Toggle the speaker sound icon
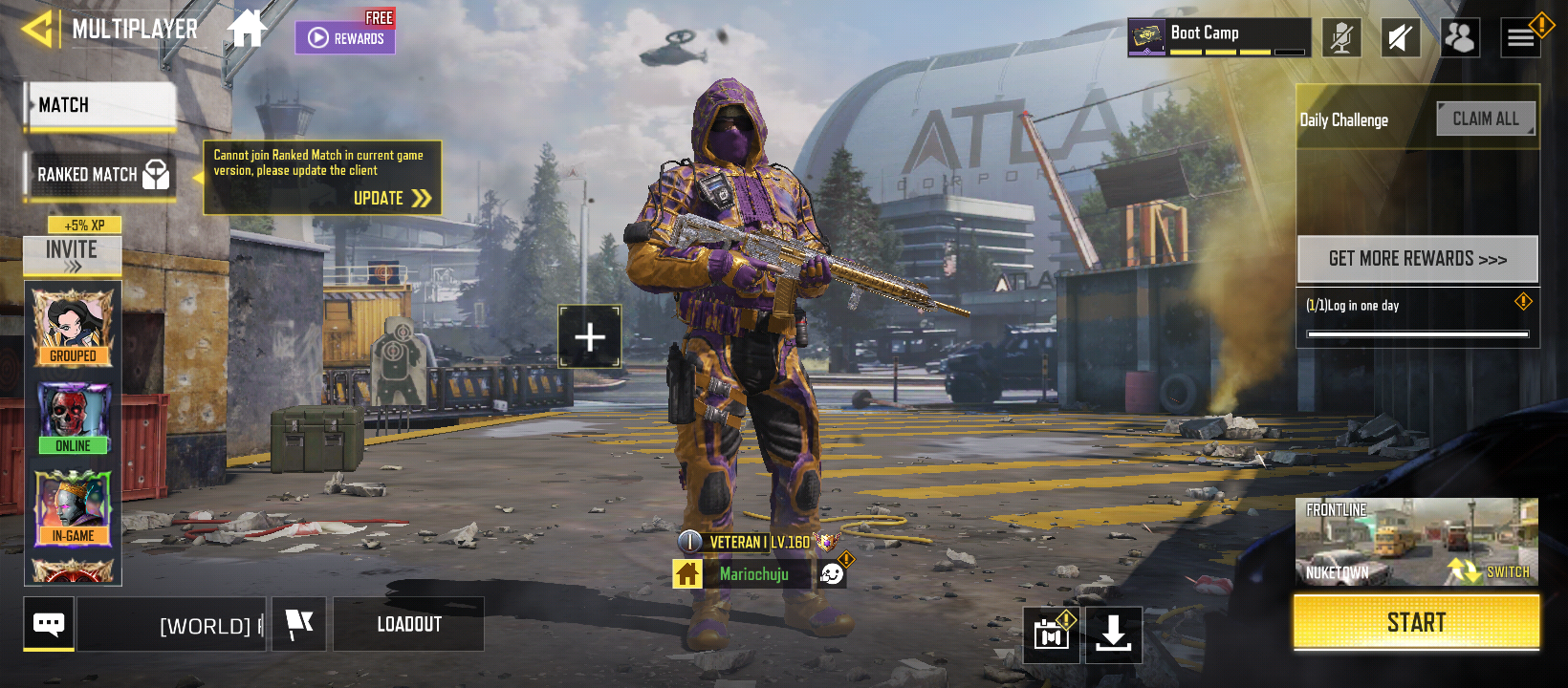The width and height of the screenshot is (1568, 688). (x=1401, y=38)
